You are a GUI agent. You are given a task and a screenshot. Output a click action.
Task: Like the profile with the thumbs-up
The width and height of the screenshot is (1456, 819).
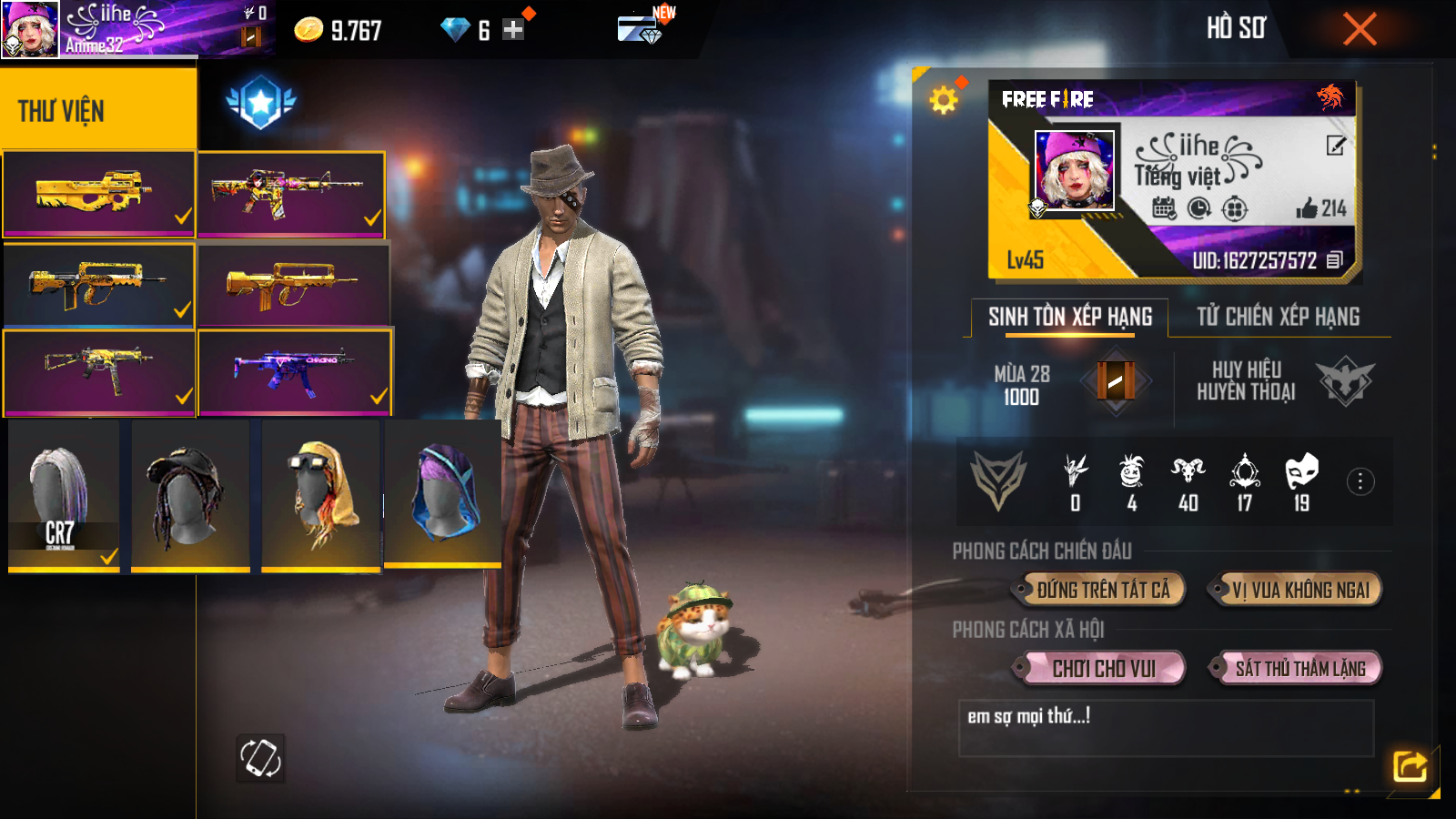(1308, 208)
